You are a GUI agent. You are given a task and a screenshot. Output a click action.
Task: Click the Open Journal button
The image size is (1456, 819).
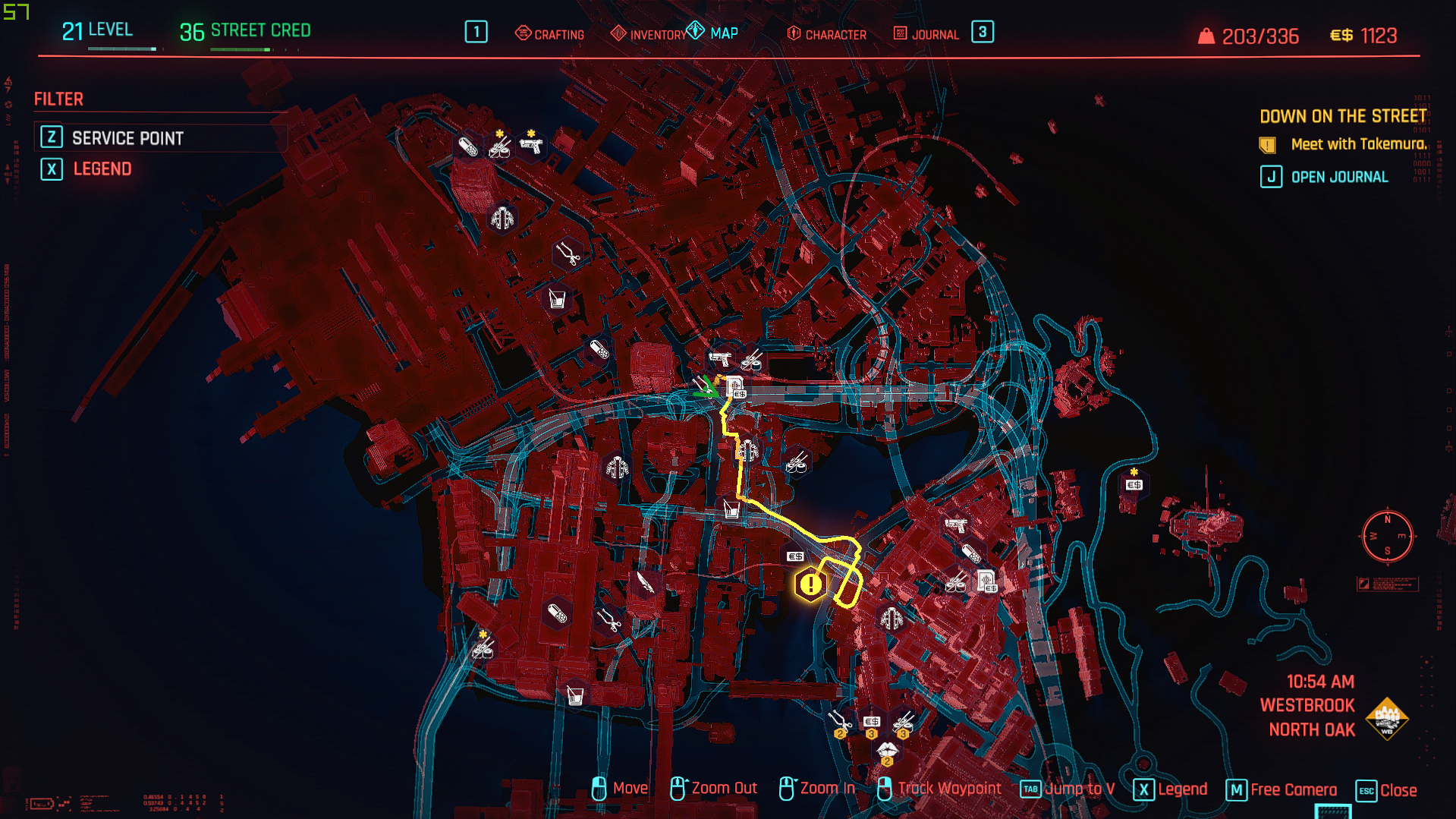(x=1324, y=176)
